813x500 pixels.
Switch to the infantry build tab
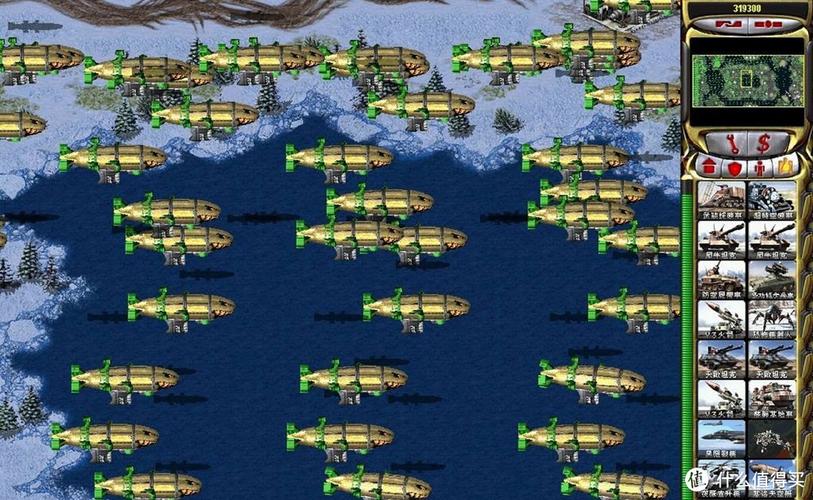tap(759, 166)
